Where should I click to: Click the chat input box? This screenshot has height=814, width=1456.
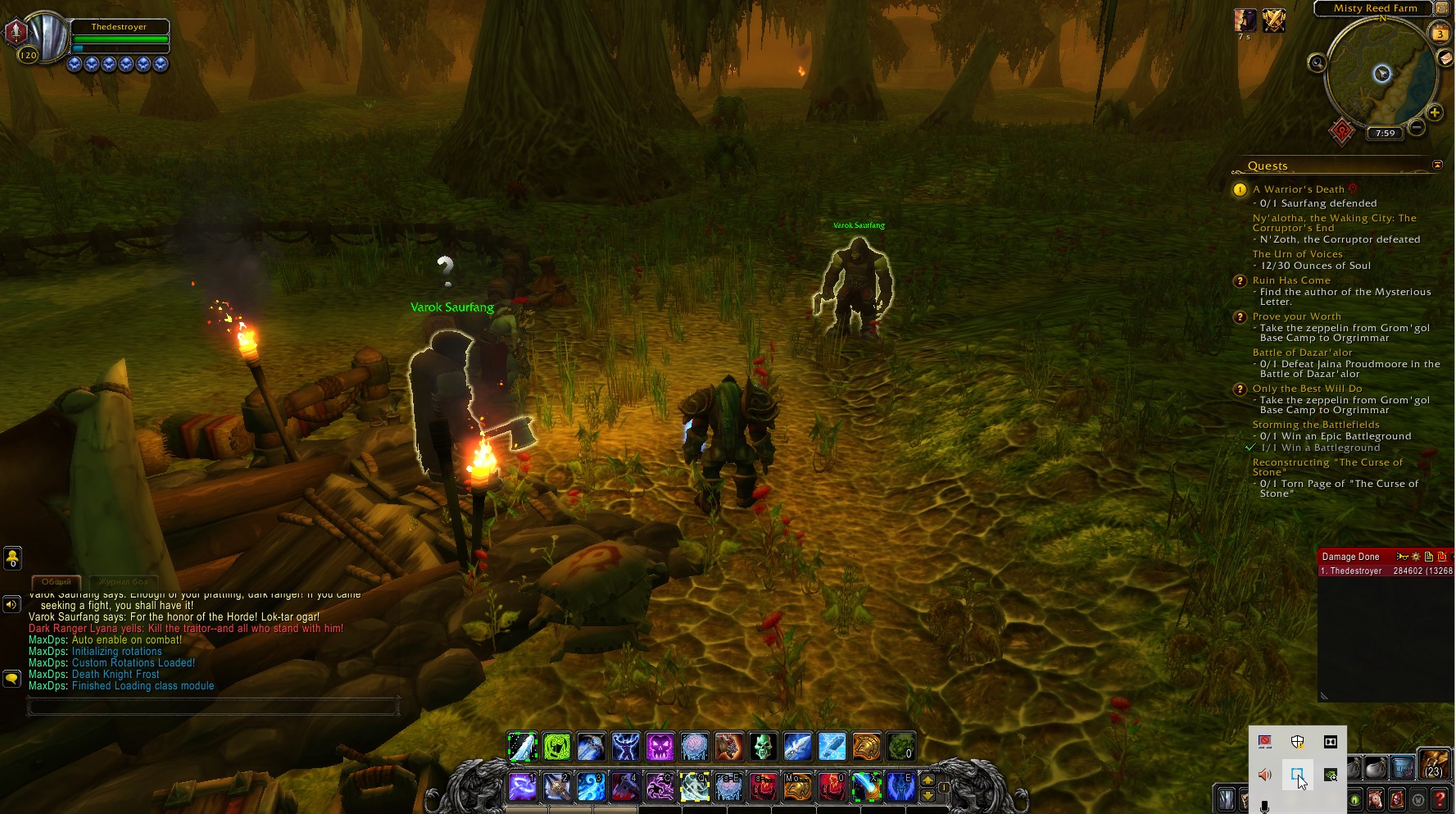pos(213,706)
